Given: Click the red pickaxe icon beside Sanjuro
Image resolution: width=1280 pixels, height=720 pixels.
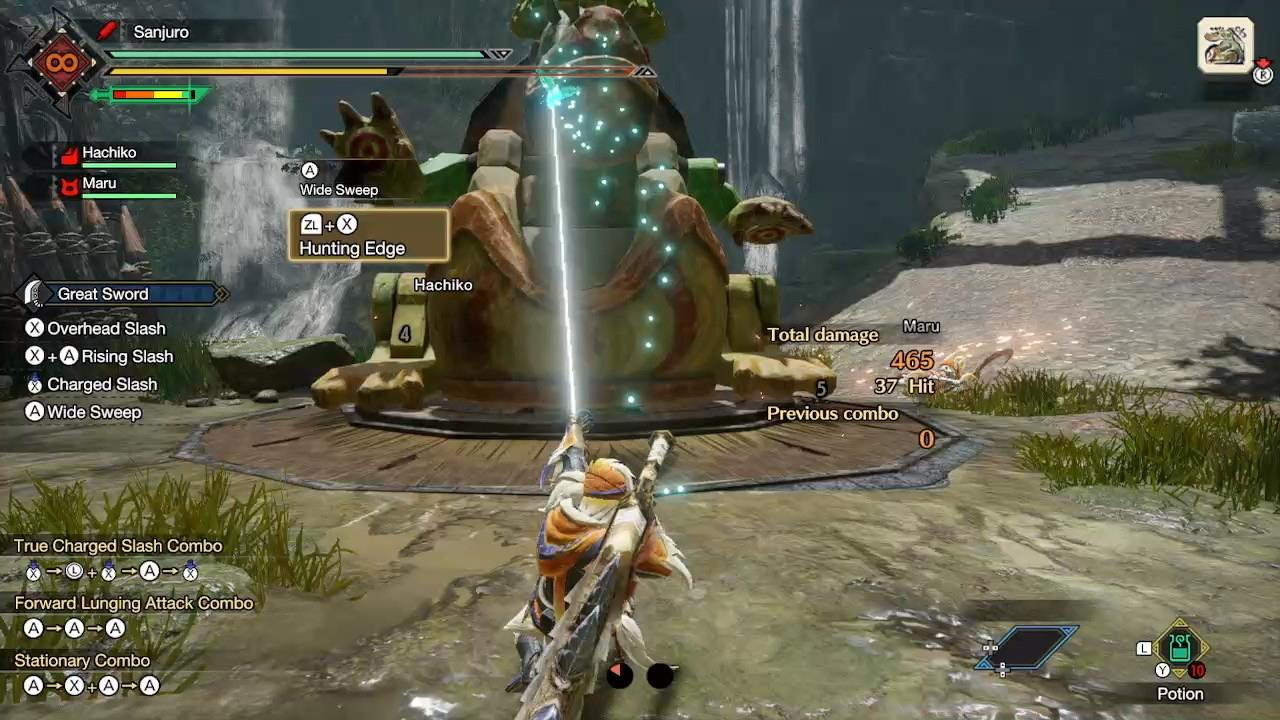Looking at the screenshot, I should 107,31.
